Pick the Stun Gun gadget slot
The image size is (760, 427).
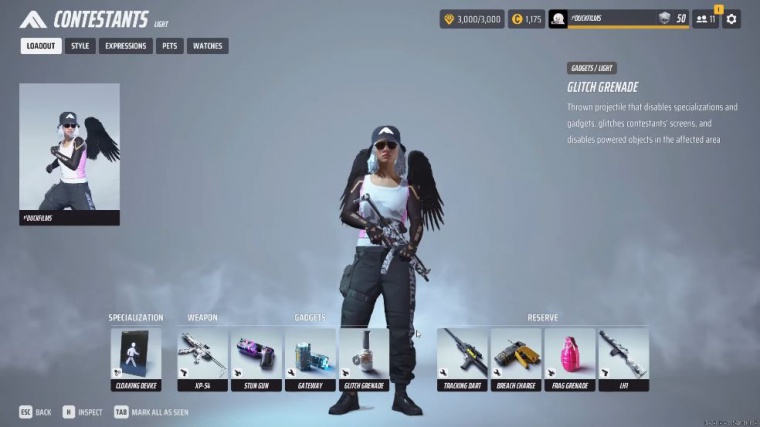(256, 359)
